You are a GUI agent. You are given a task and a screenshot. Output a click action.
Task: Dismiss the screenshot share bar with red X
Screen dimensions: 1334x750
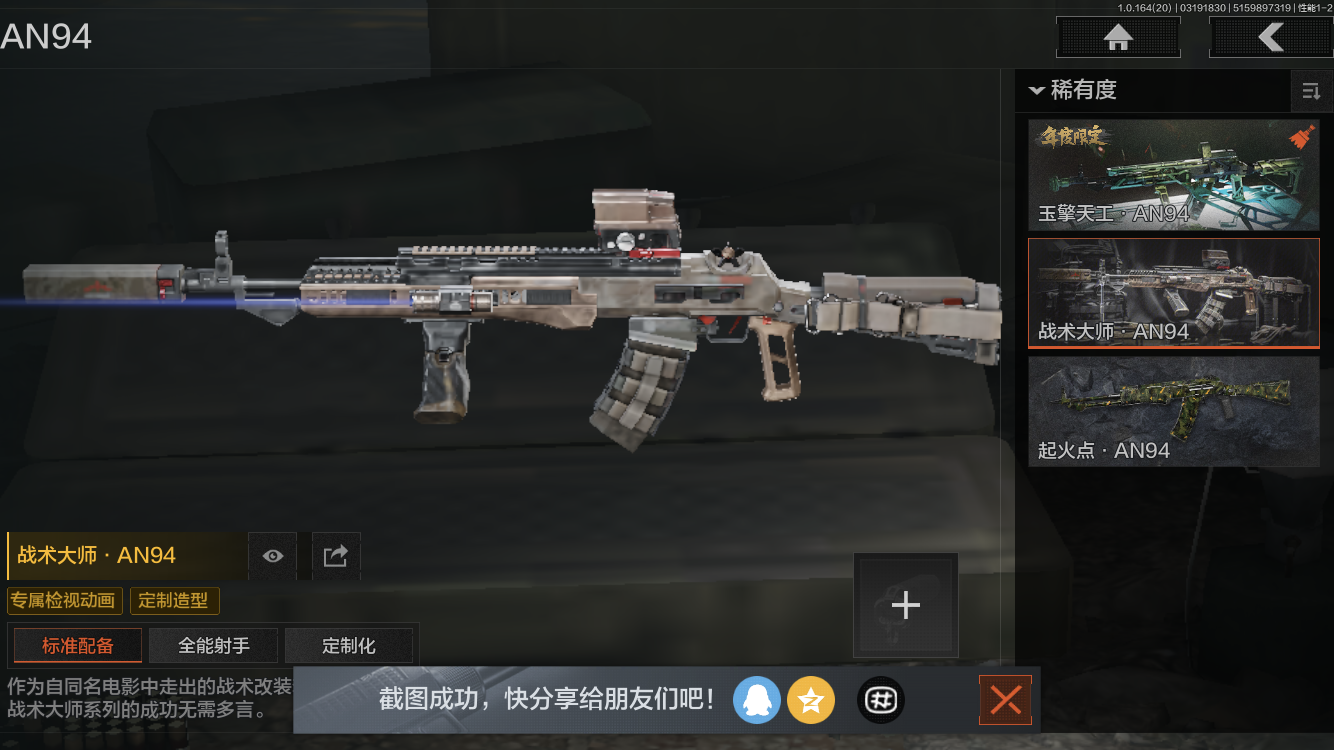[1005, 700]
